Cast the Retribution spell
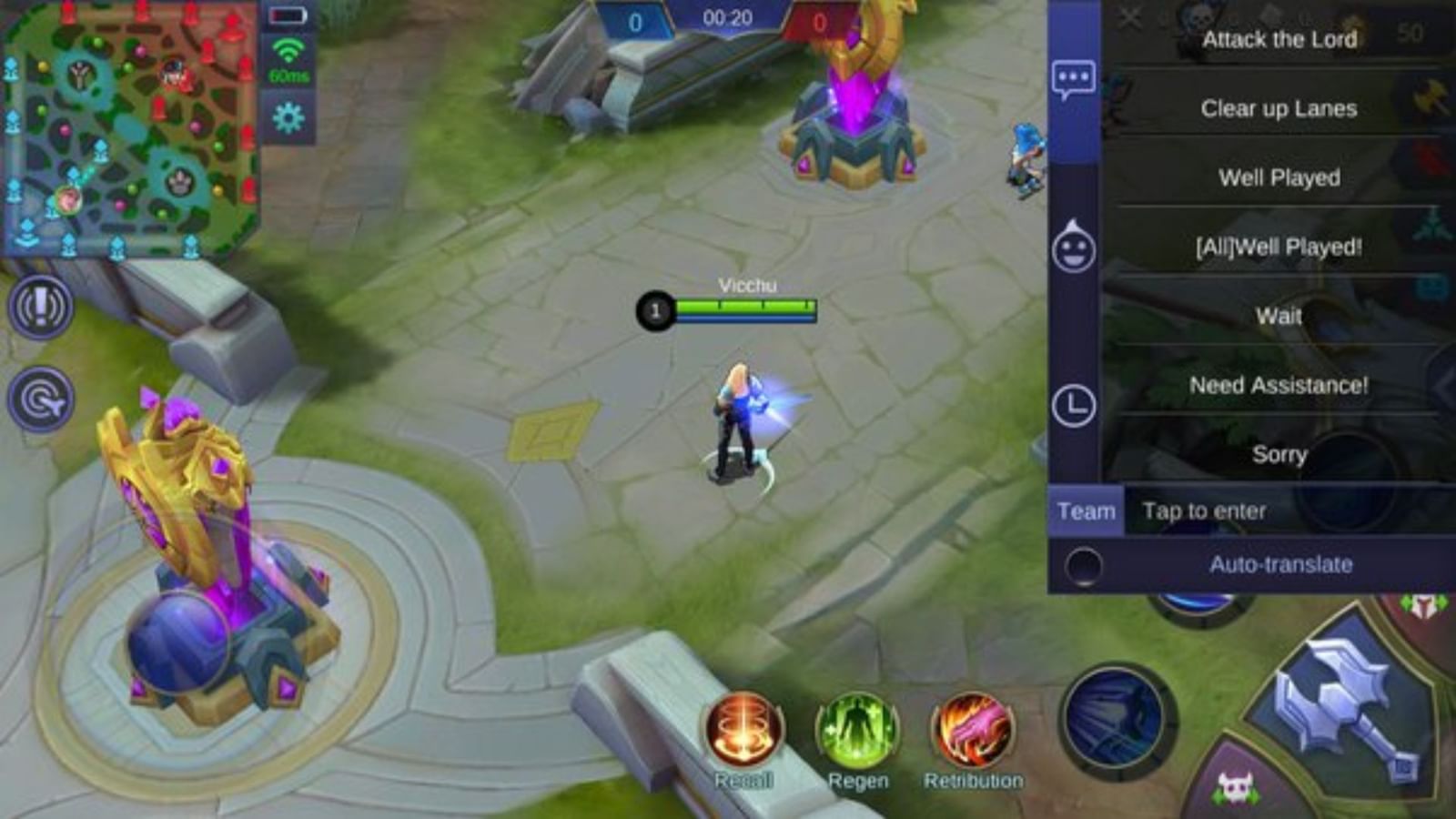Screen dimensions: 1456x819 coord(973,729)
